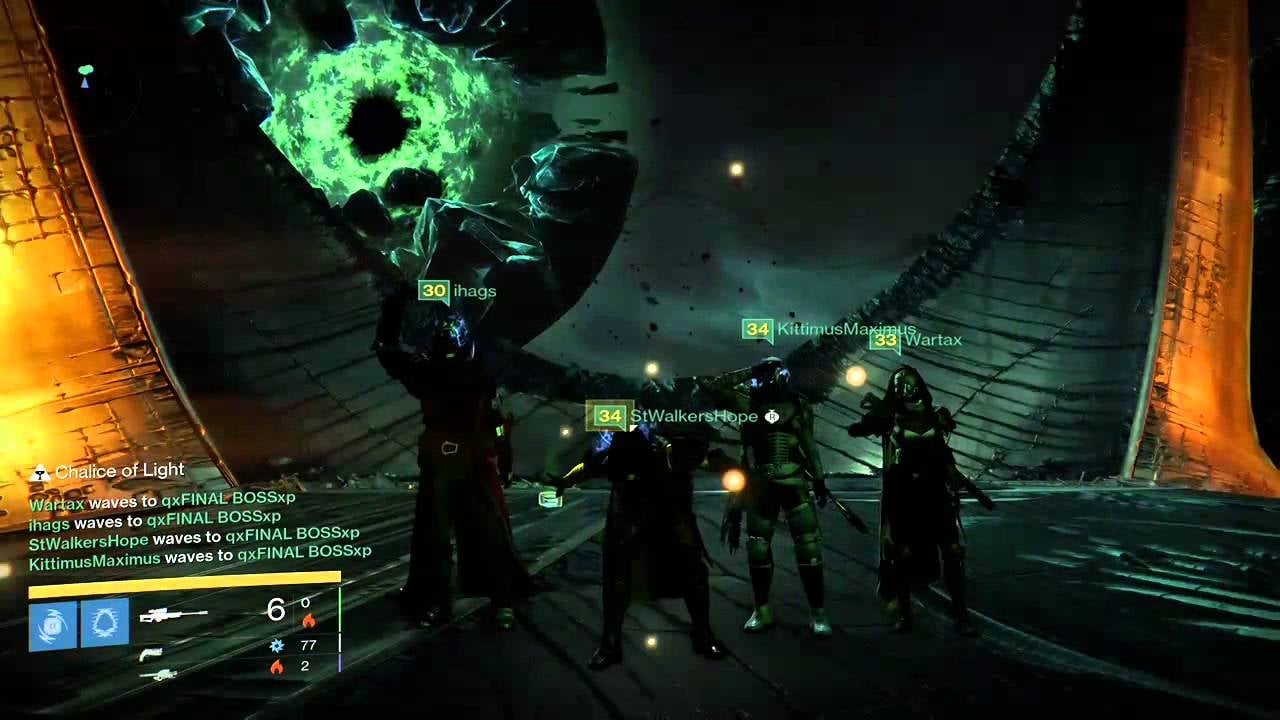
Task: Click the green teammate blip on radar
Action: coord(86,70)
